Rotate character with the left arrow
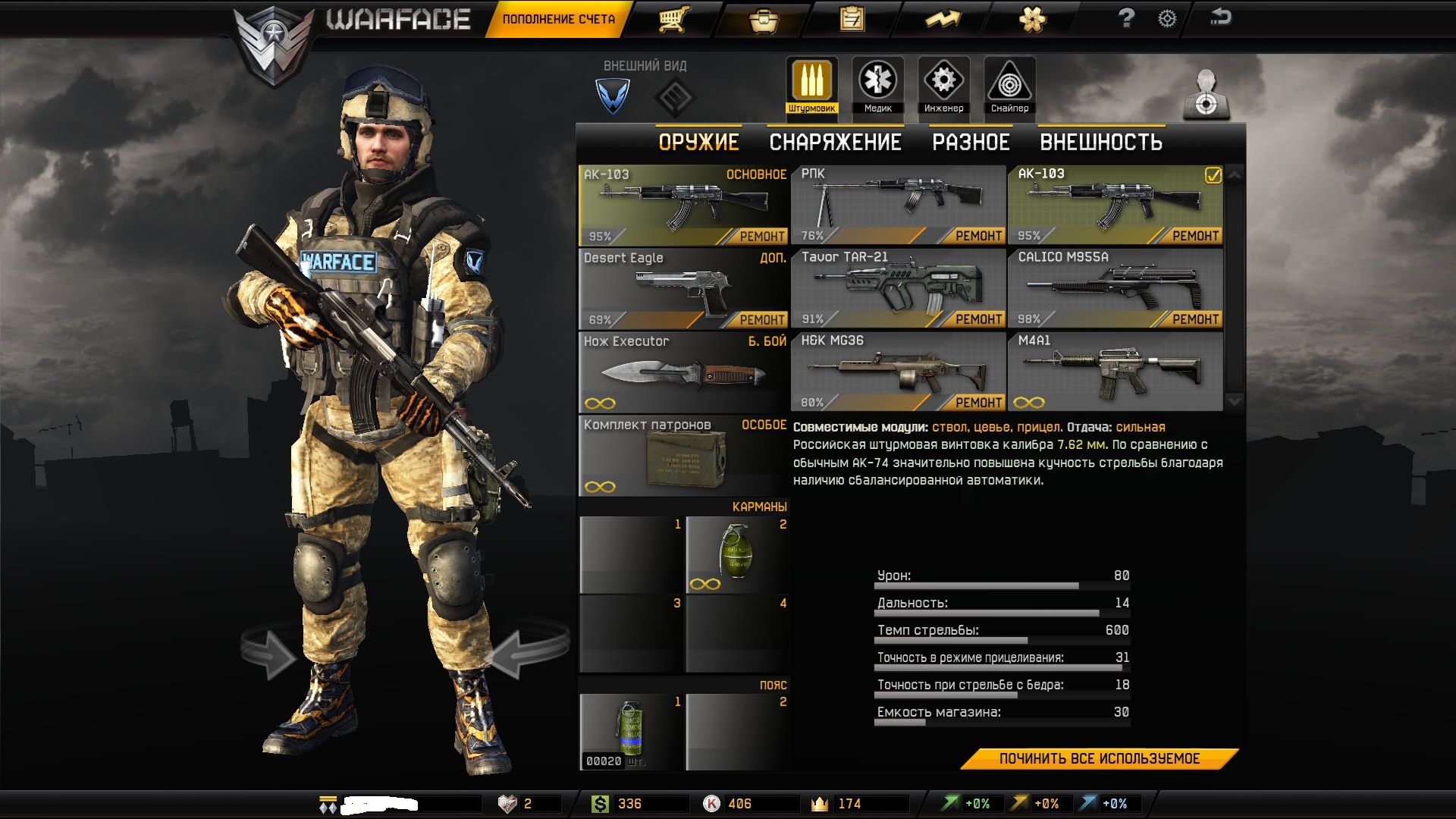Image resolution: width=1456 pixels, height=819 pixels. (x=269, y=651)
